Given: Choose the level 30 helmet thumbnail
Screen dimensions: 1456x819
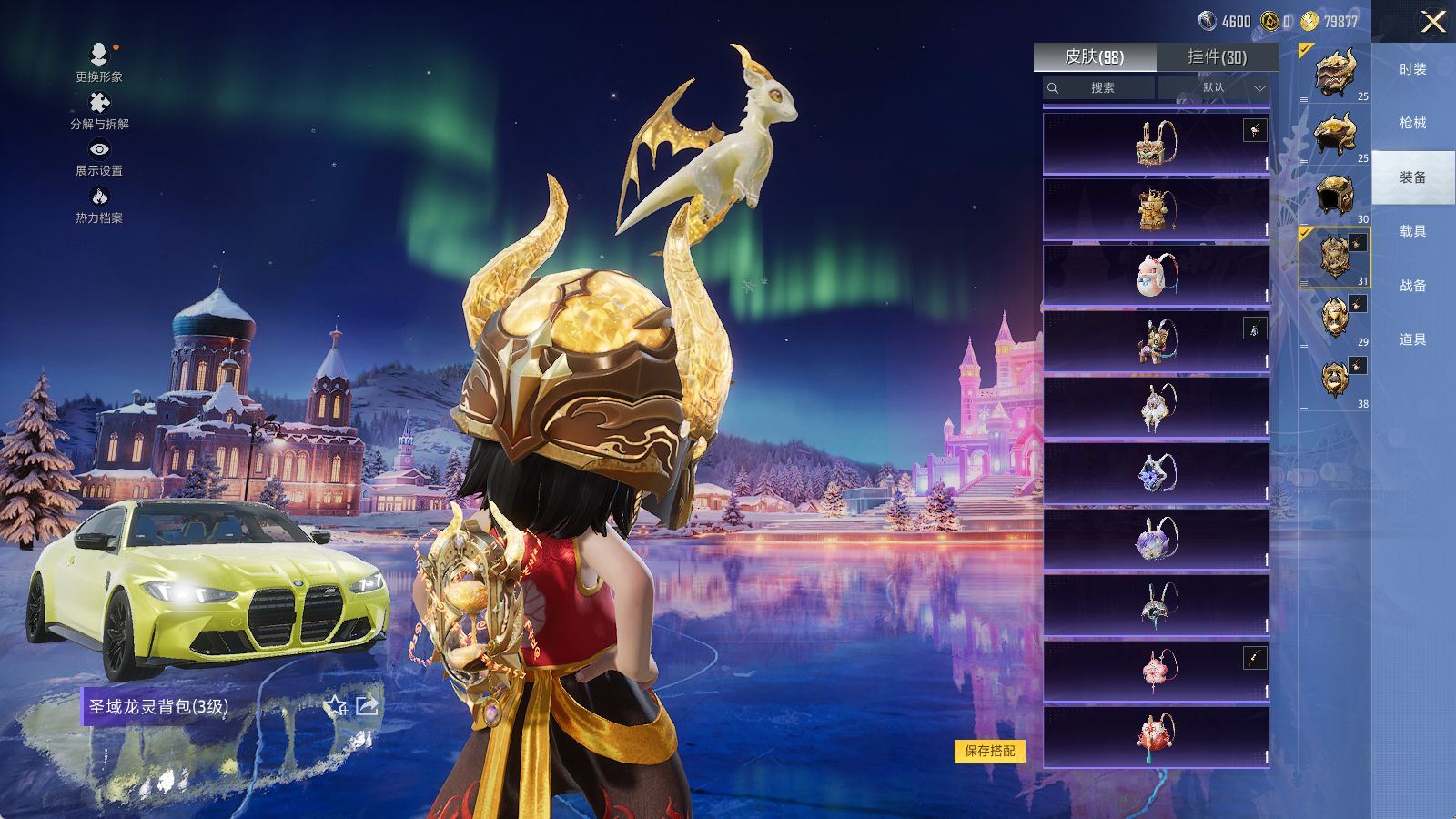Looking at the screenshot, I should tap(1335, 197).
